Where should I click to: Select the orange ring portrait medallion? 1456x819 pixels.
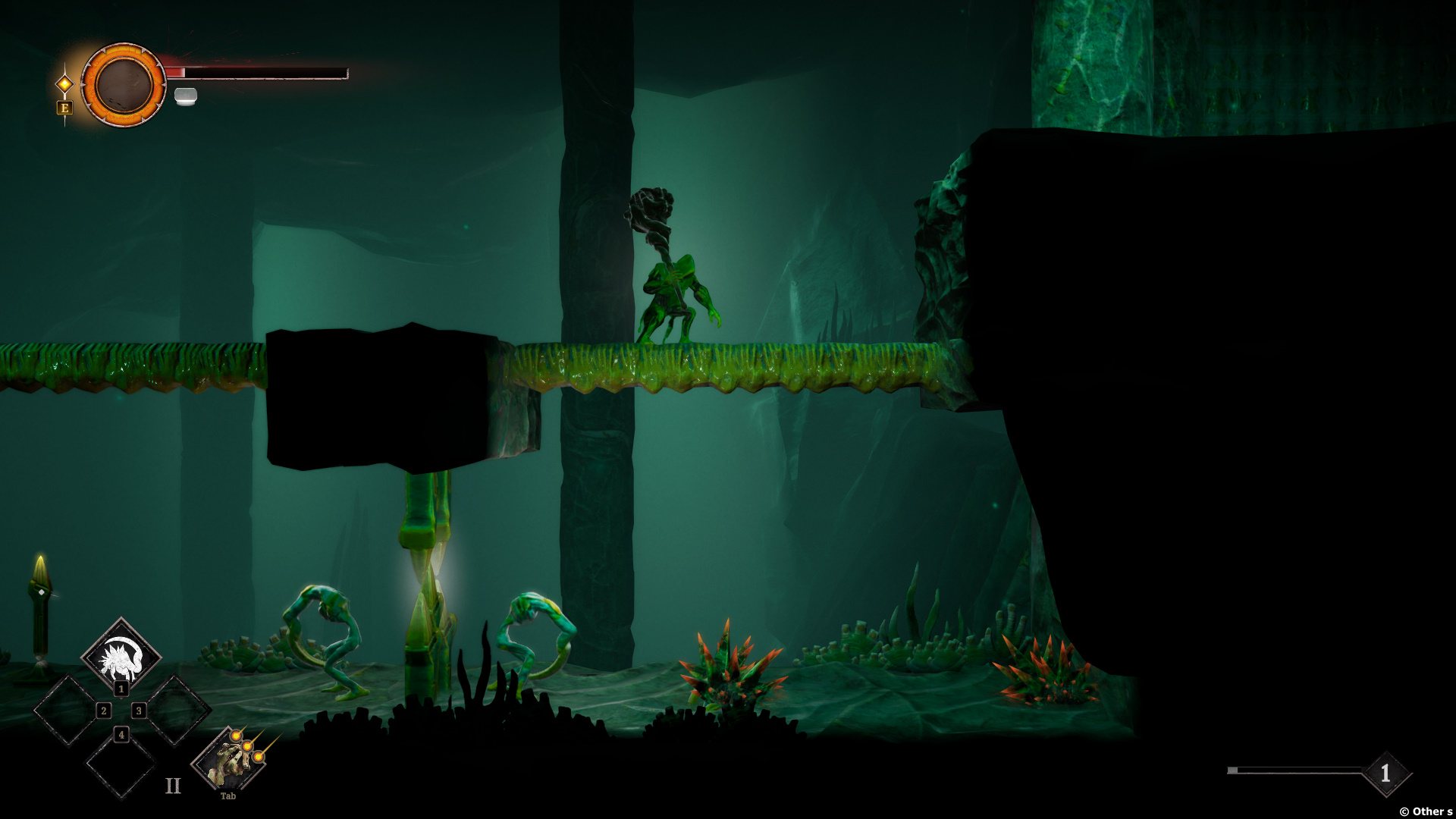click(x=123, y=84)
